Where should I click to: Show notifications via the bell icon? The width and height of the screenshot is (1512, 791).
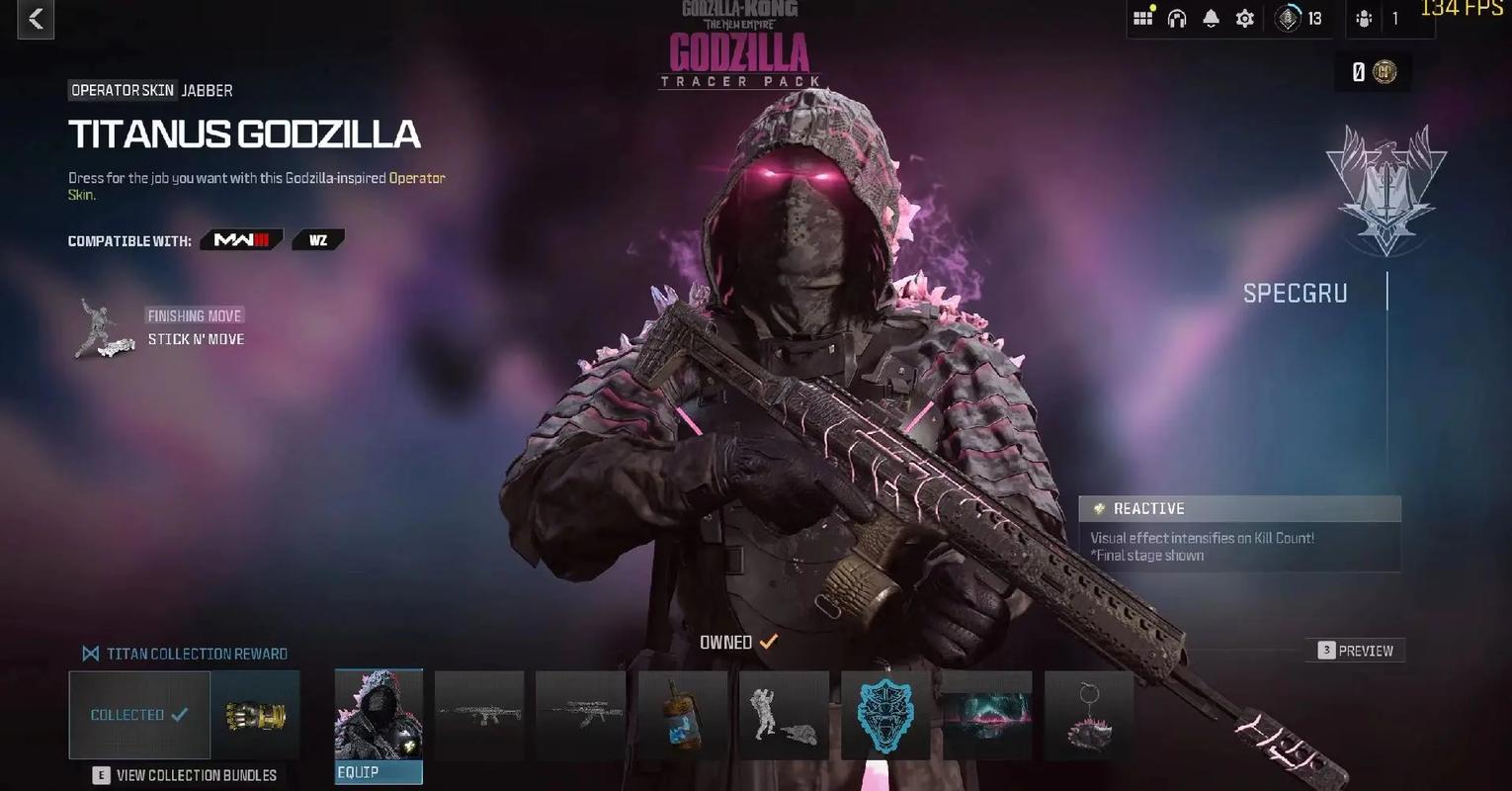tap(1211, 18)
